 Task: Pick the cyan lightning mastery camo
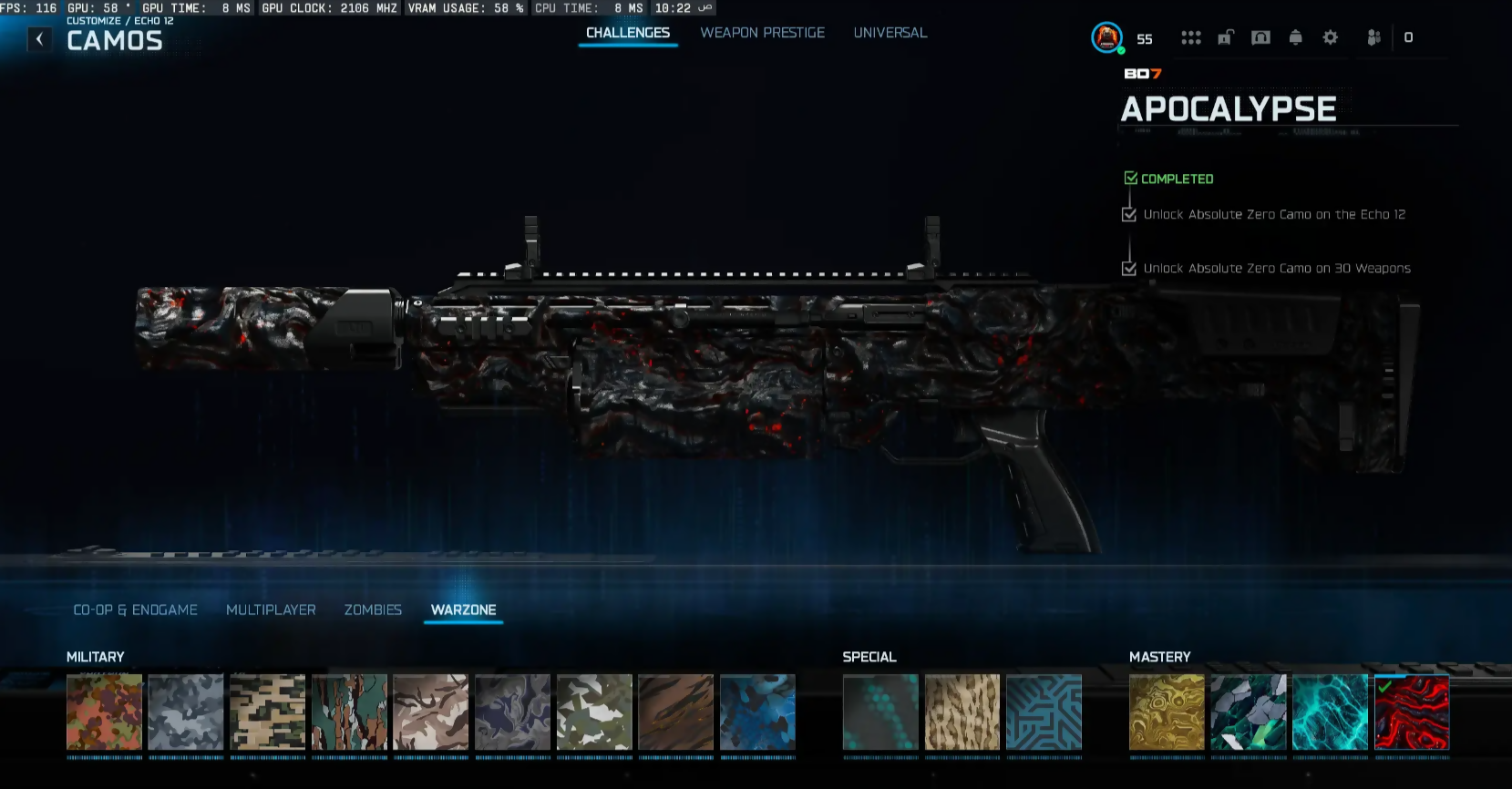pos(1330,712)
